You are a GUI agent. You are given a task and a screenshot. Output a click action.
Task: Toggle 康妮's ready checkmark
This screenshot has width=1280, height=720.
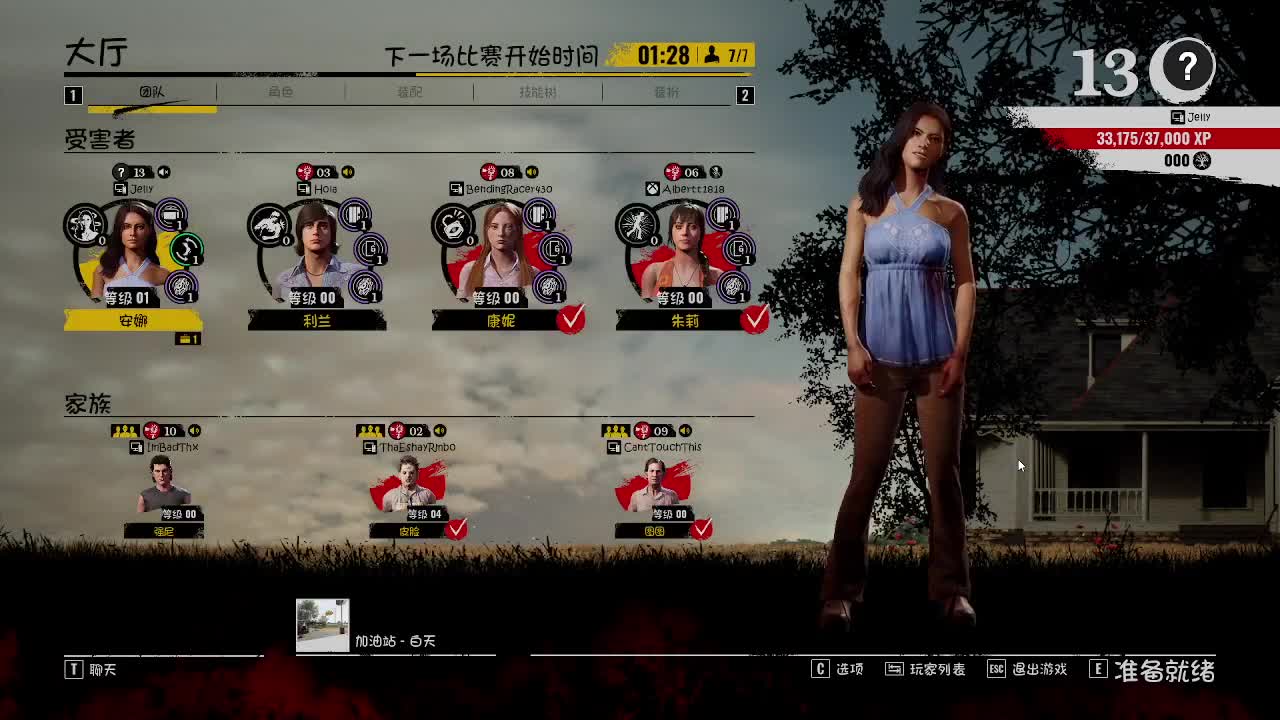coord(572,319)
